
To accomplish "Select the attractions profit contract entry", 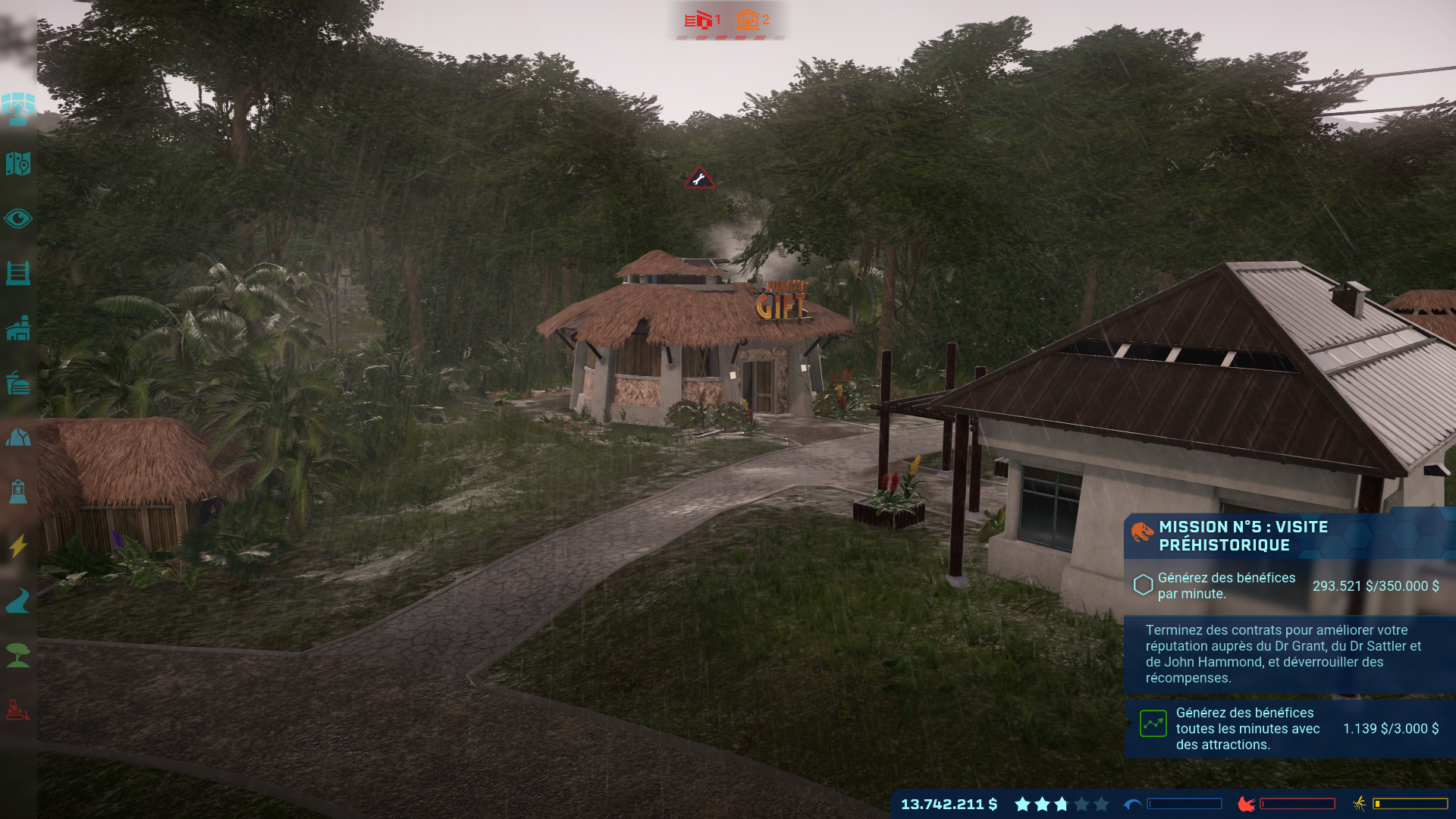I will pyautogui.click(x=1289, y=729).
